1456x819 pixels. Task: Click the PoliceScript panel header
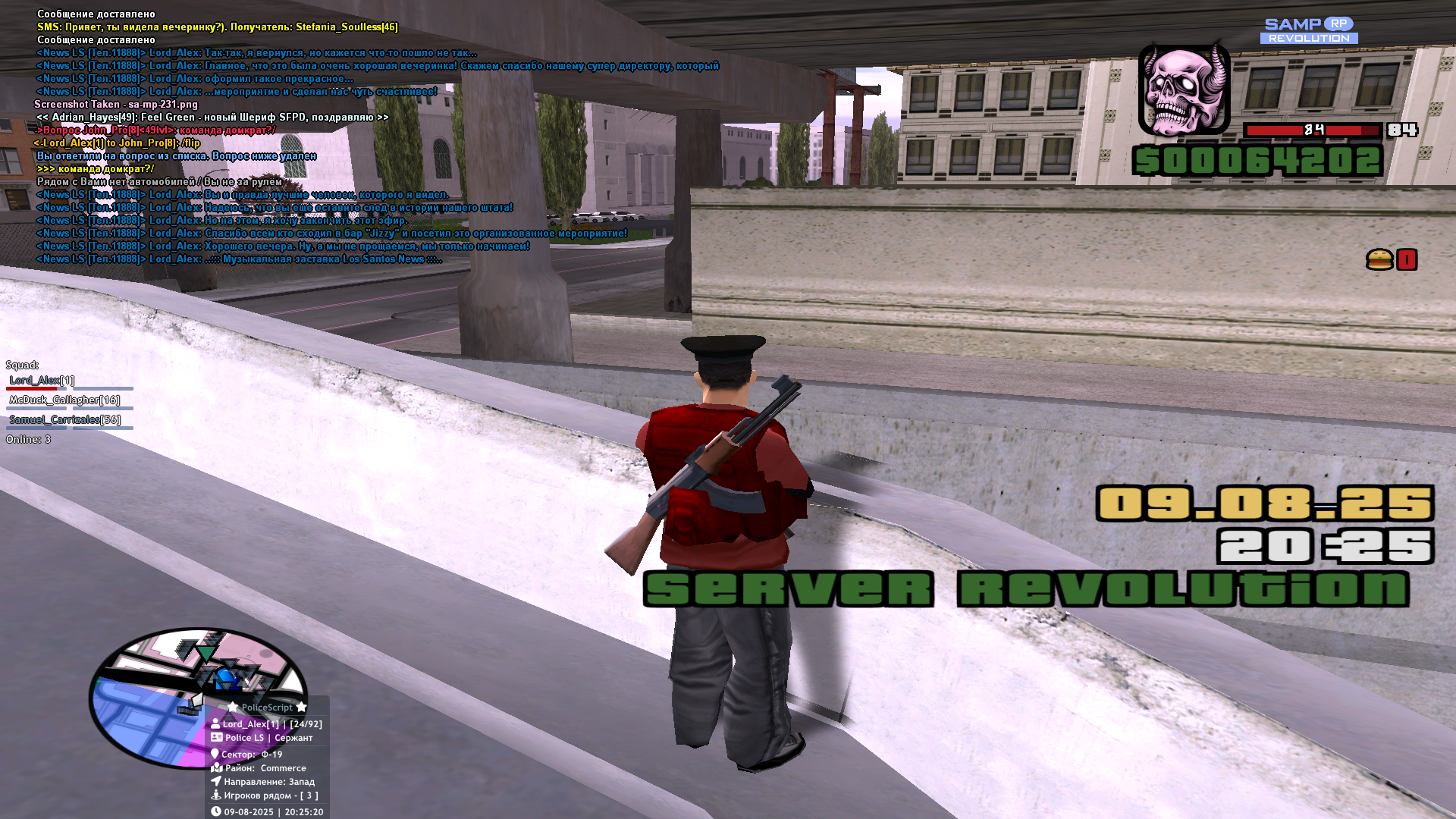coord(267,707)
